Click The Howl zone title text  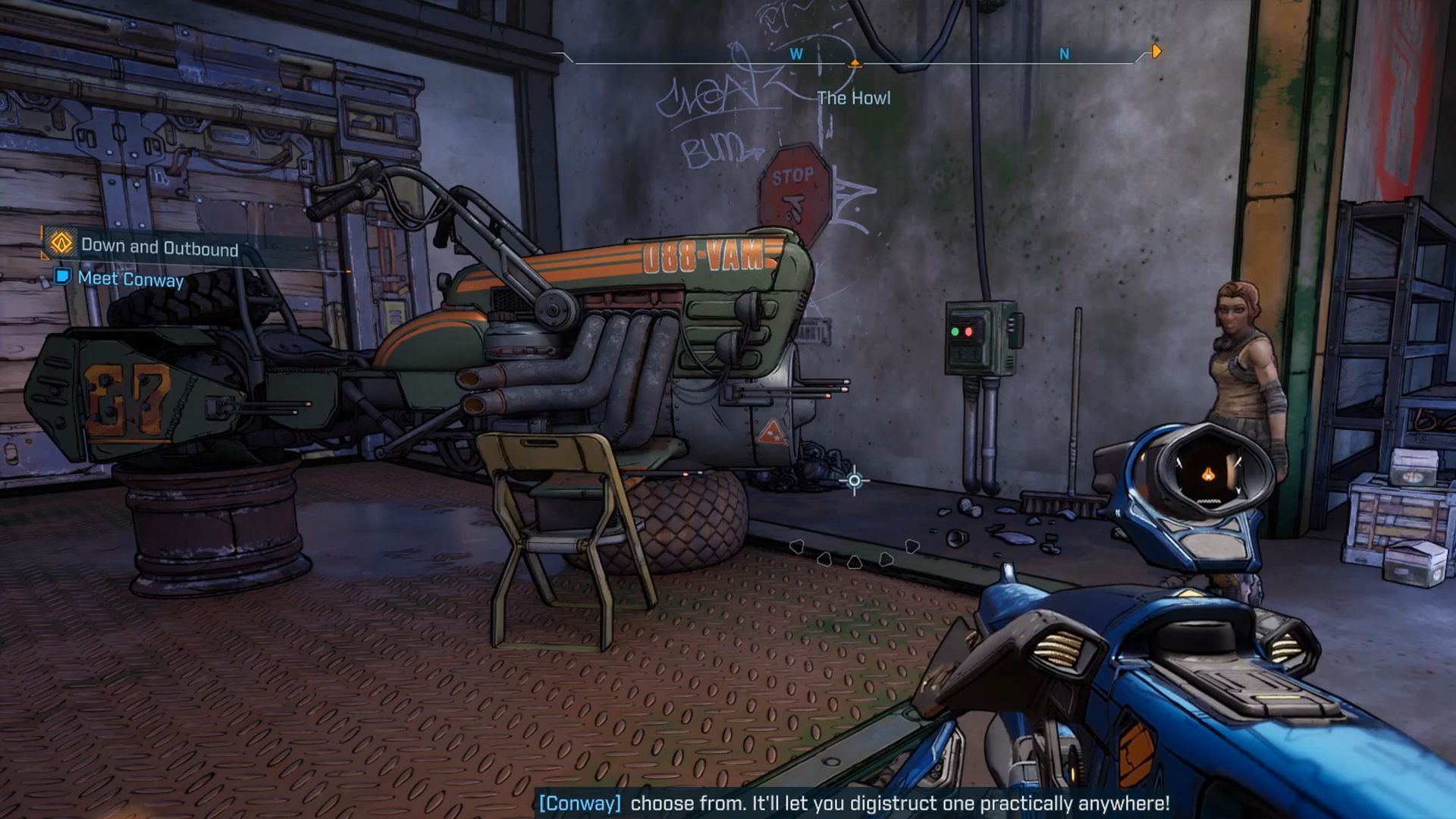tap(852, 98)
